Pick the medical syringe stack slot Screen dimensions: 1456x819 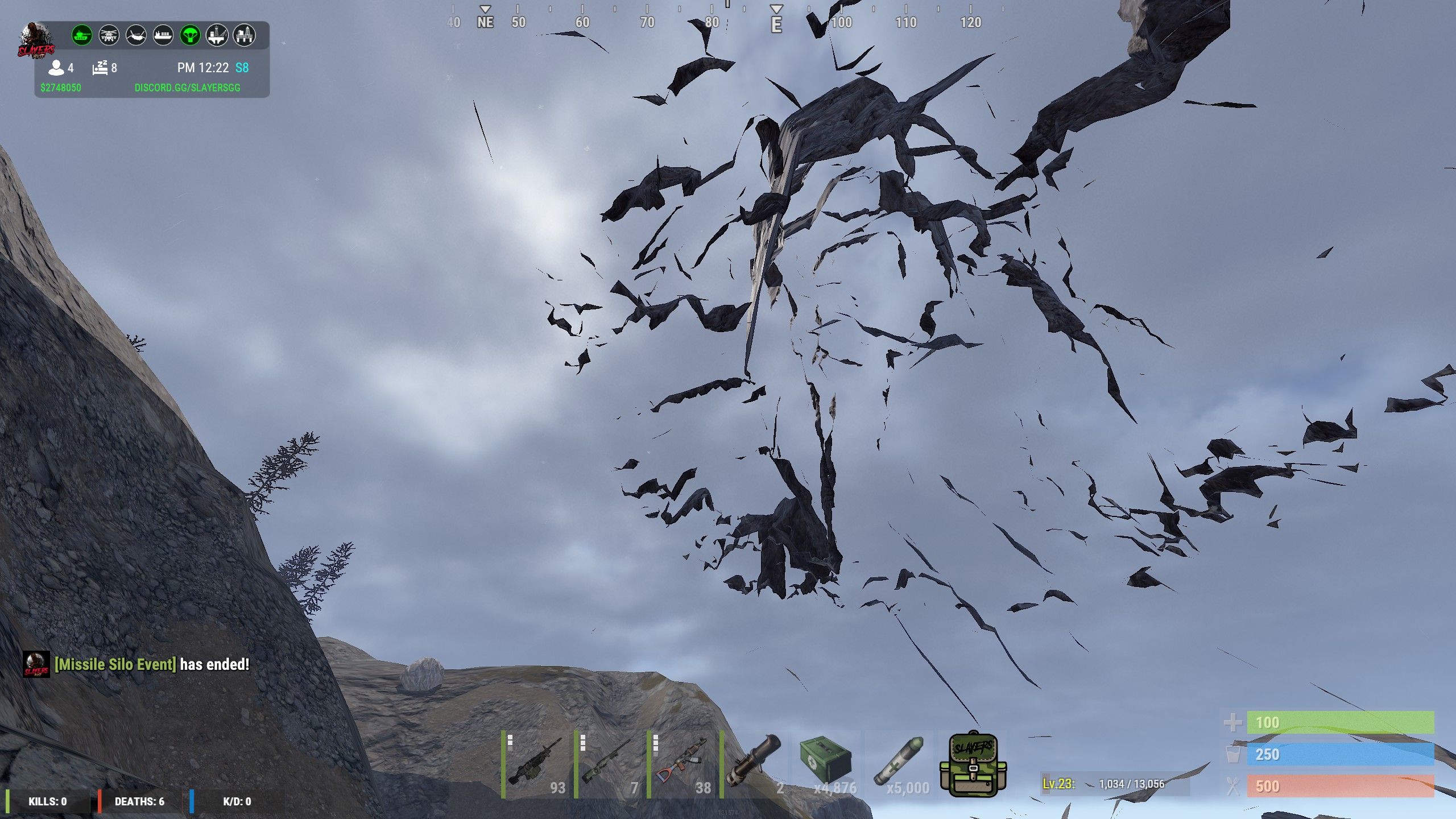900,764
